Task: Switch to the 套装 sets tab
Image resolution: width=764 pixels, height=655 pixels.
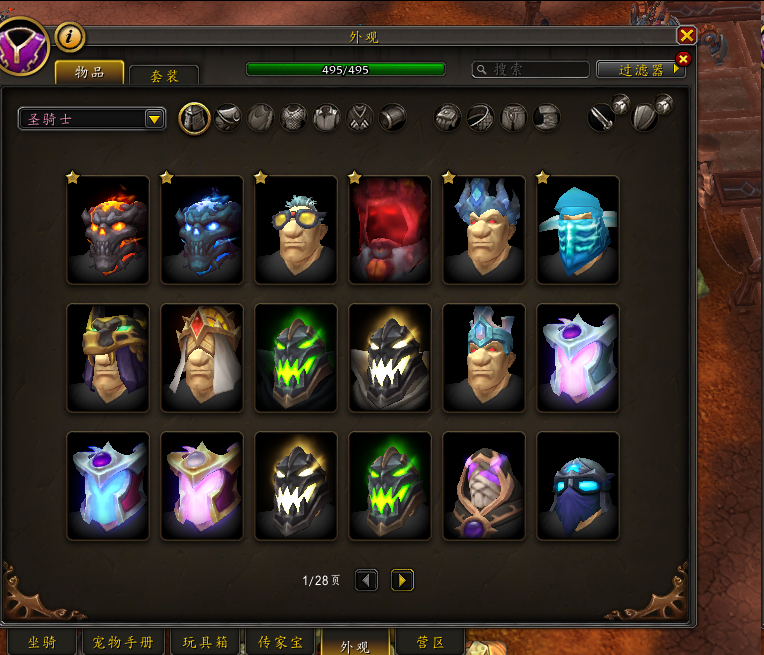Action: point(164,75)
